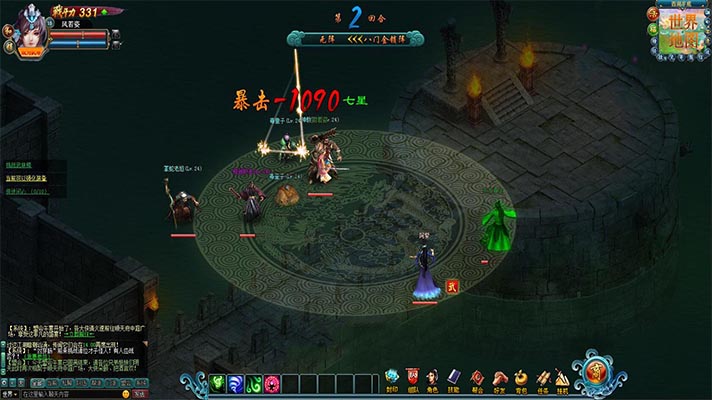Show the 角色 character sheet
This screenshot has height=400, width=712.
tap(433, 379)
